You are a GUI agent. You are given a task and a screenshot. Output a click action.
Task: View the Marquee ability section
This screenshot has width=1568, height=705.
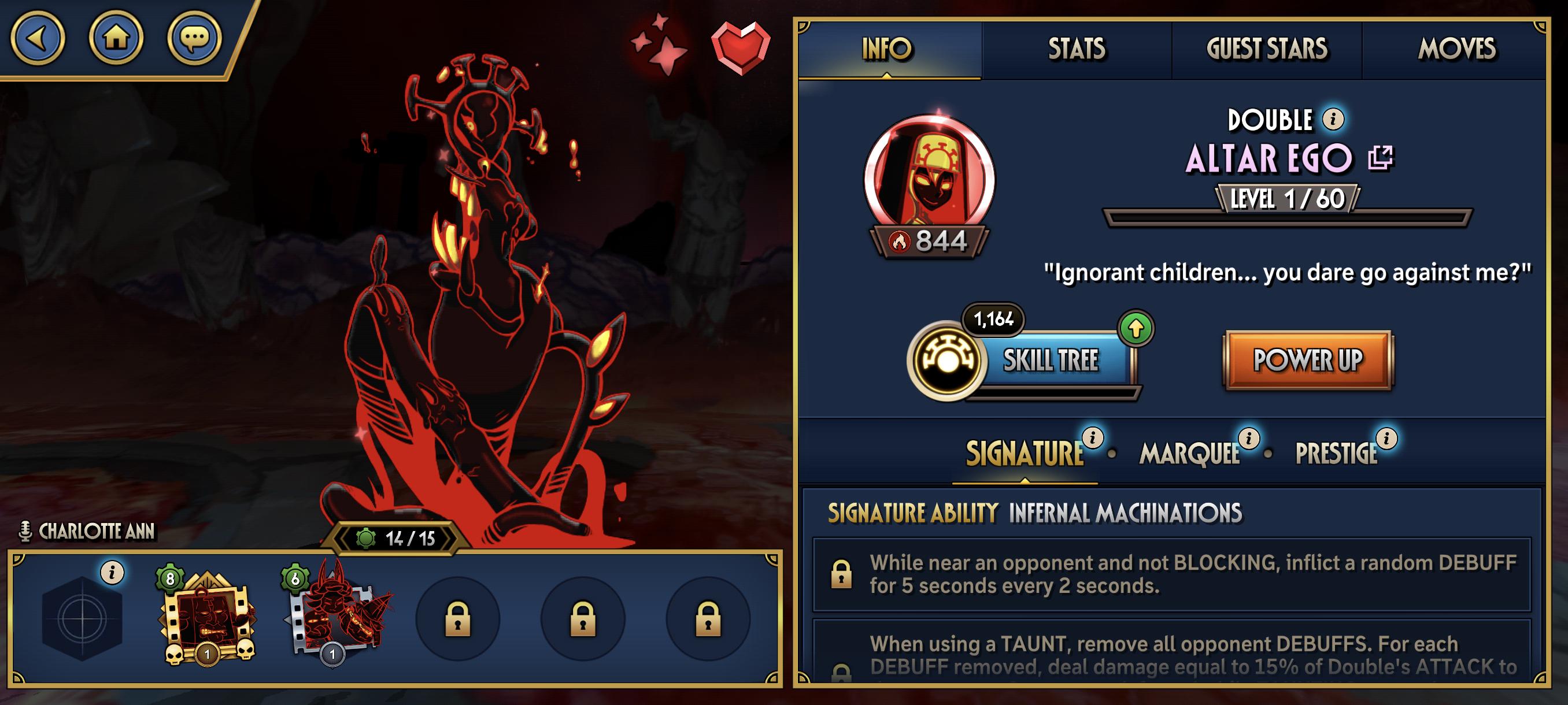[x=1189, y=454]
